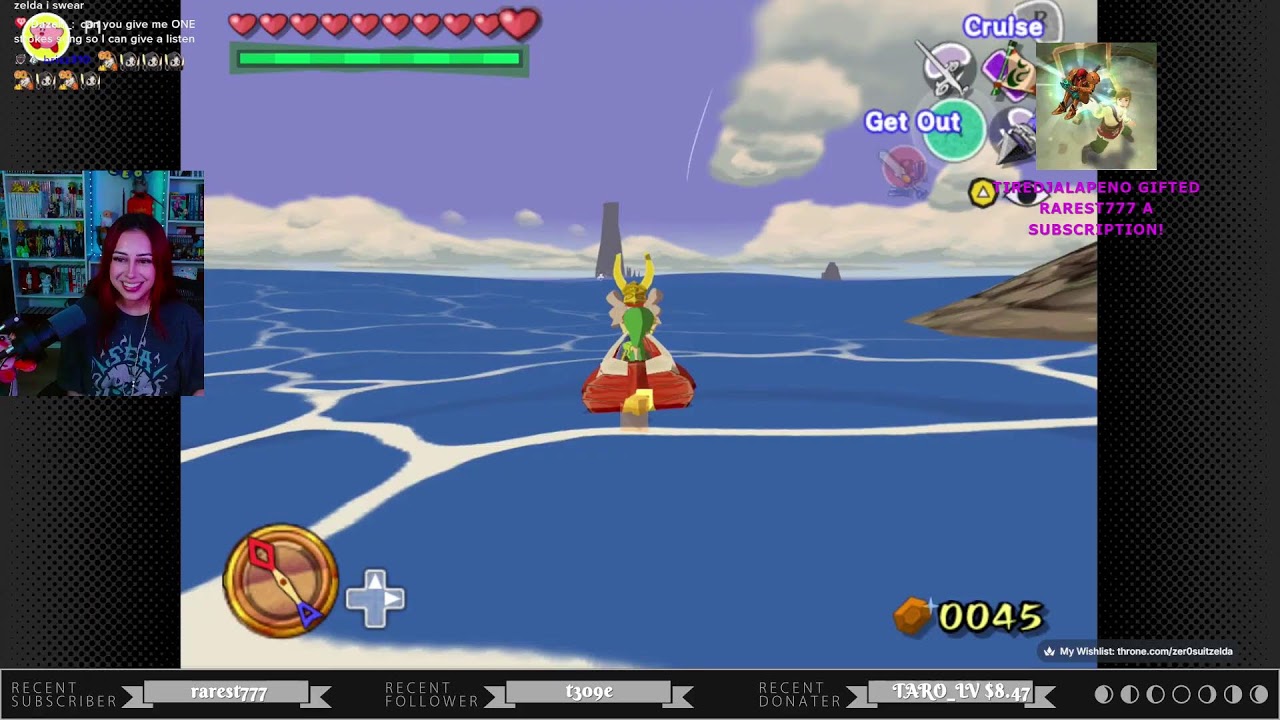Click the Kirby emote badge in chat
The height and width of the screenshot is (720, 1280).
pos(46,34)
